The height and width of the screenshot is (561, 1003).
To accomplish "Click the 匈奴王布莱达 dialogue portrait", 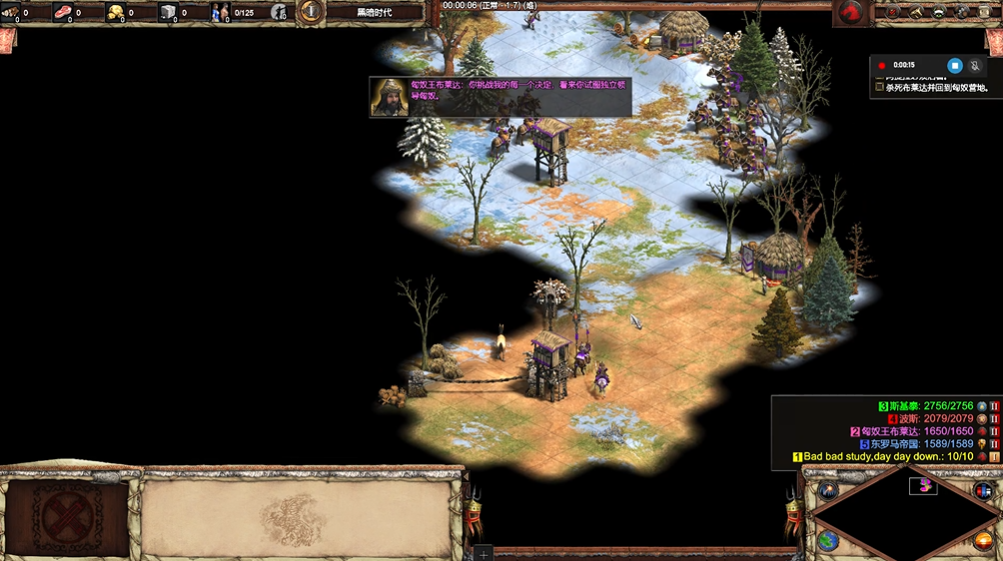I will [x=389, y=97].
